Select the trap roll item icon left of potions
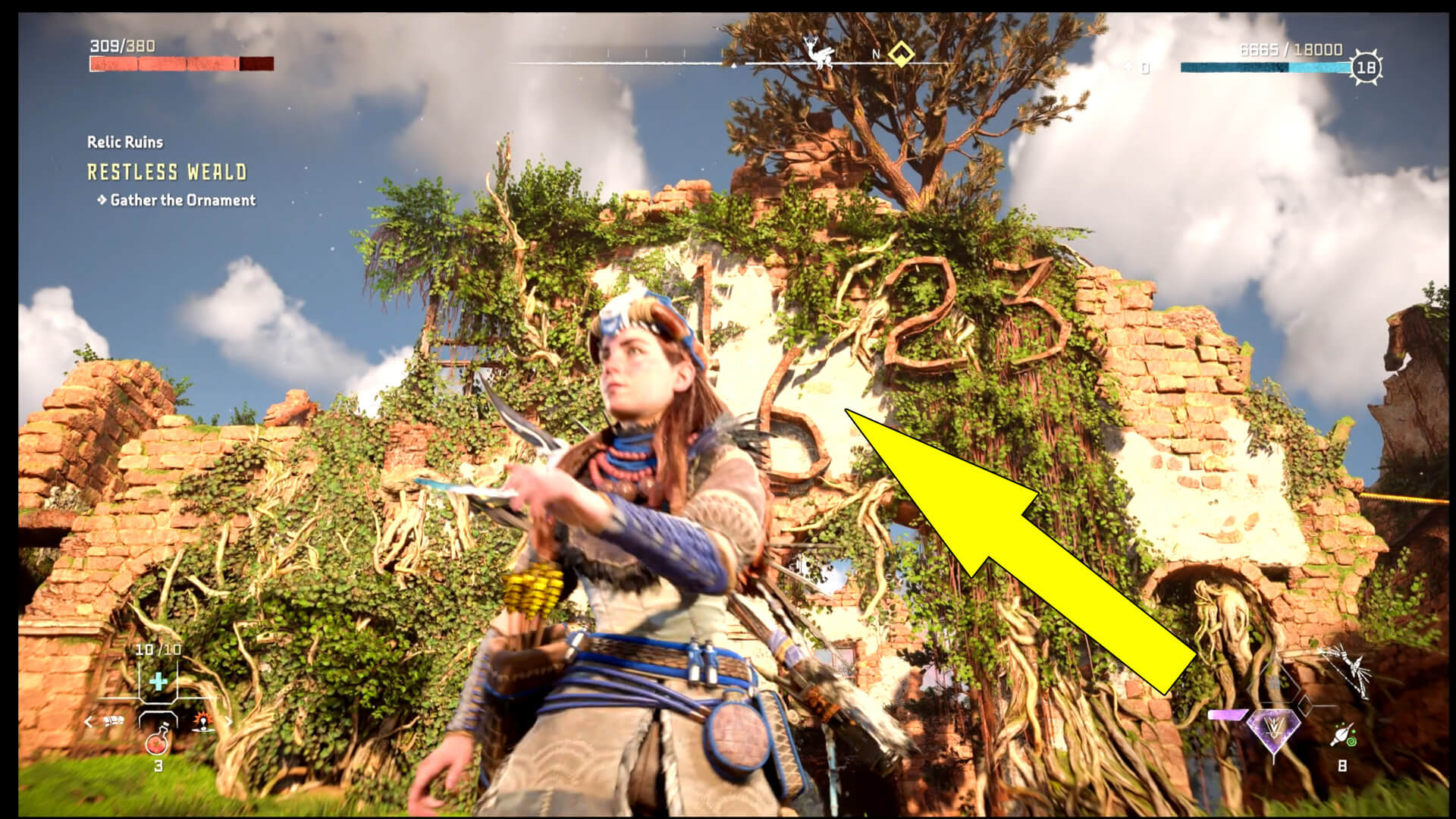 click(x=113, y=720)
